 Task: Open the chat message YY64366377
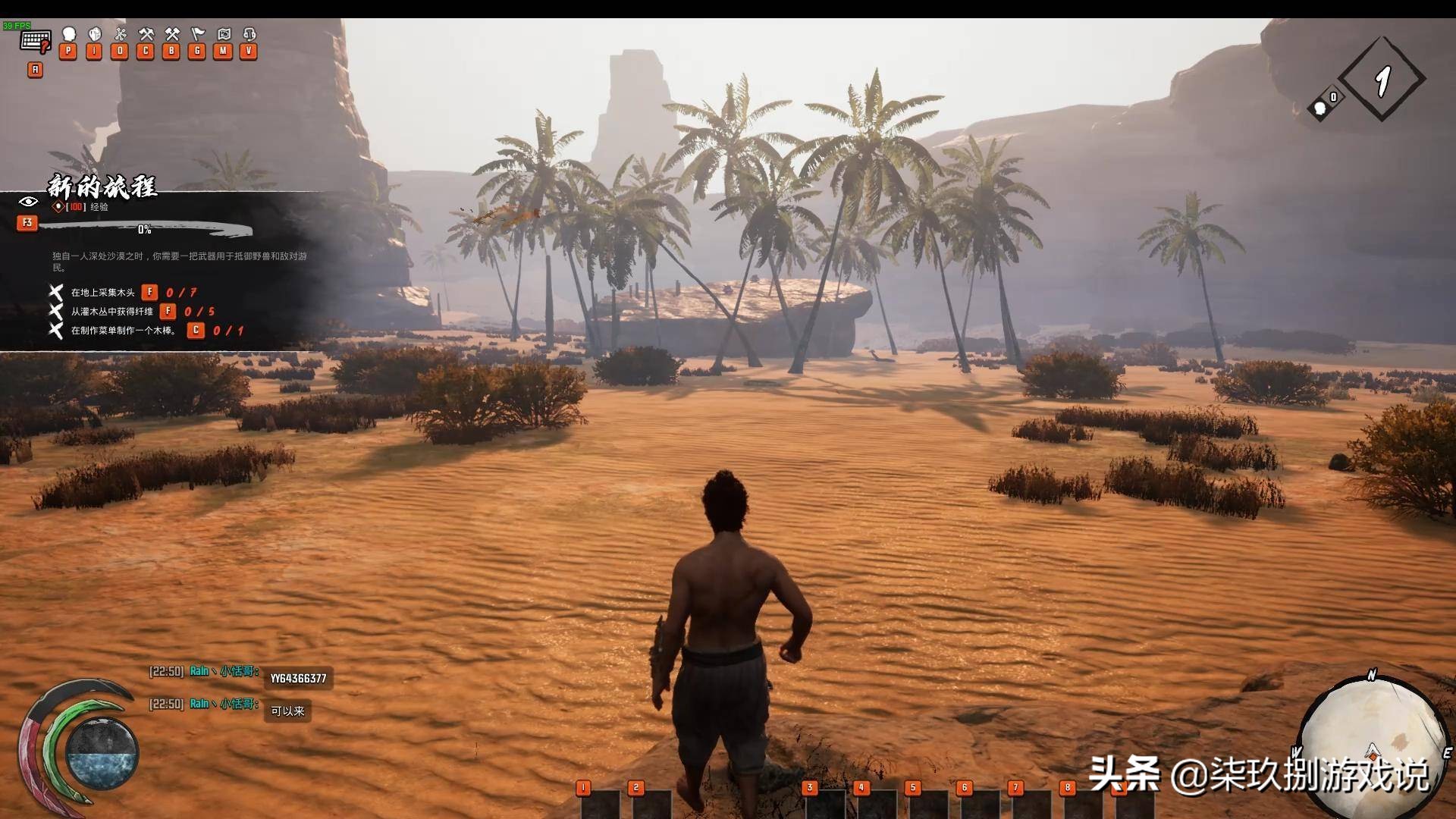pyautogui.click(x=298, y=679)
